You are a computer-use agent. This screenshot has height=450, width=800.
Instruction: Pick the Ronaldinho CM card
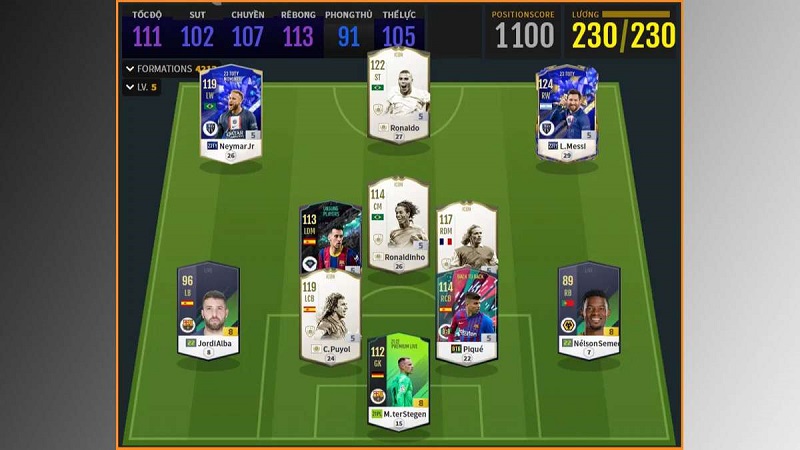(399, 225)
